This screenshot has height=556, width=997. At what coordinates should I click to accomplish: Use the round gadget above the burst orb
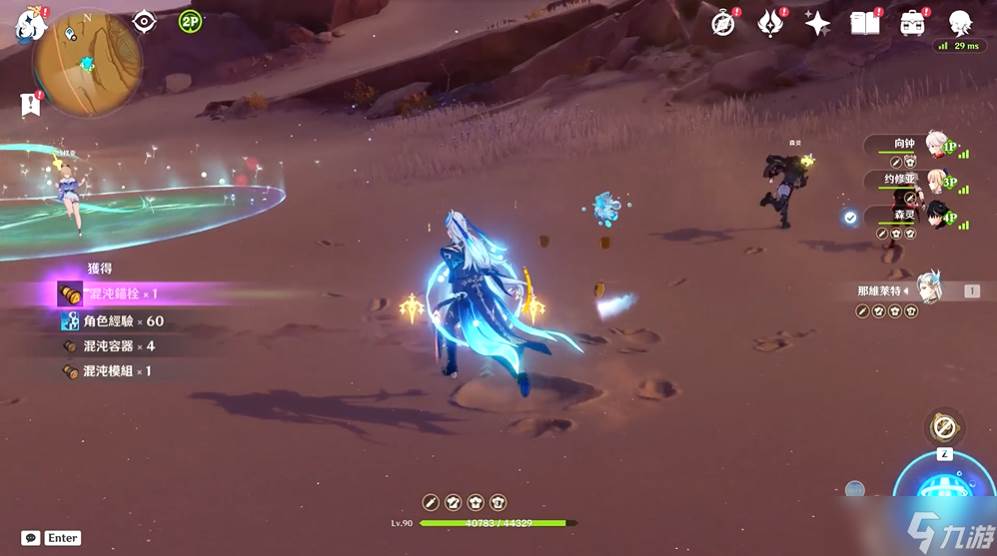(943, 428)
